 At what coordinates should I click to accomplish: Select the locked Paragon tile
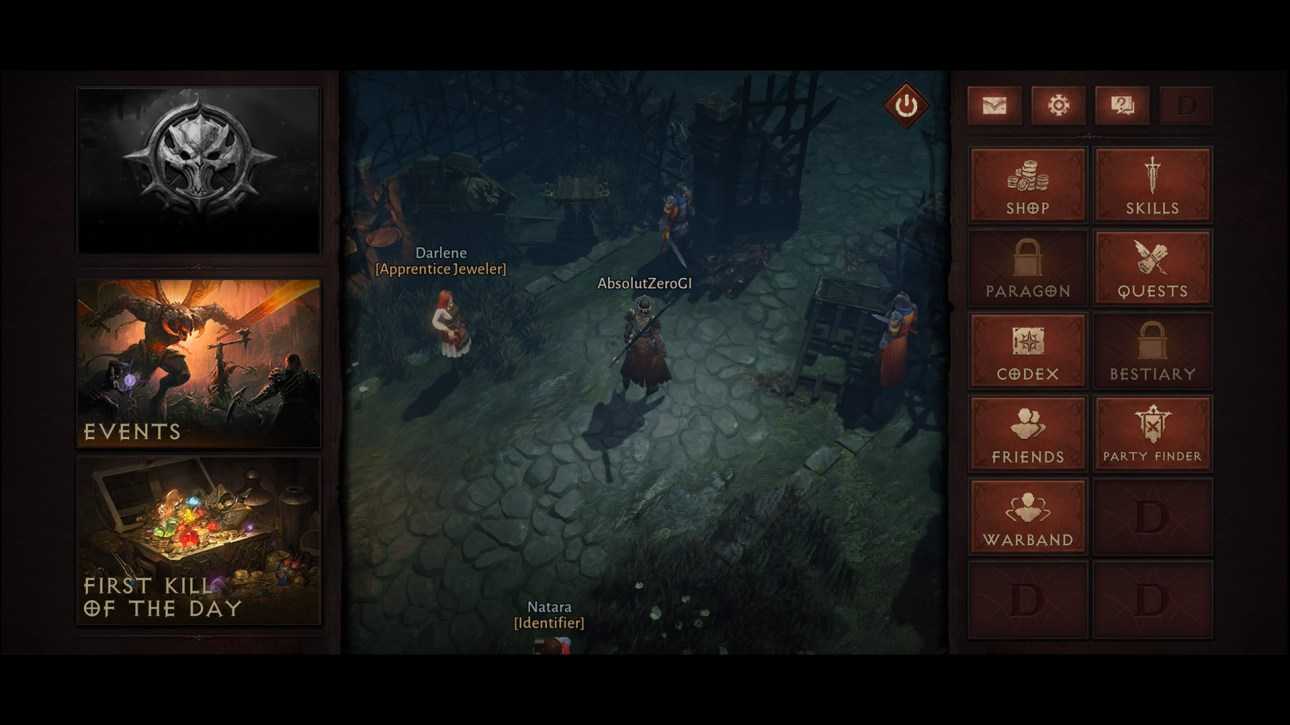1027,268
